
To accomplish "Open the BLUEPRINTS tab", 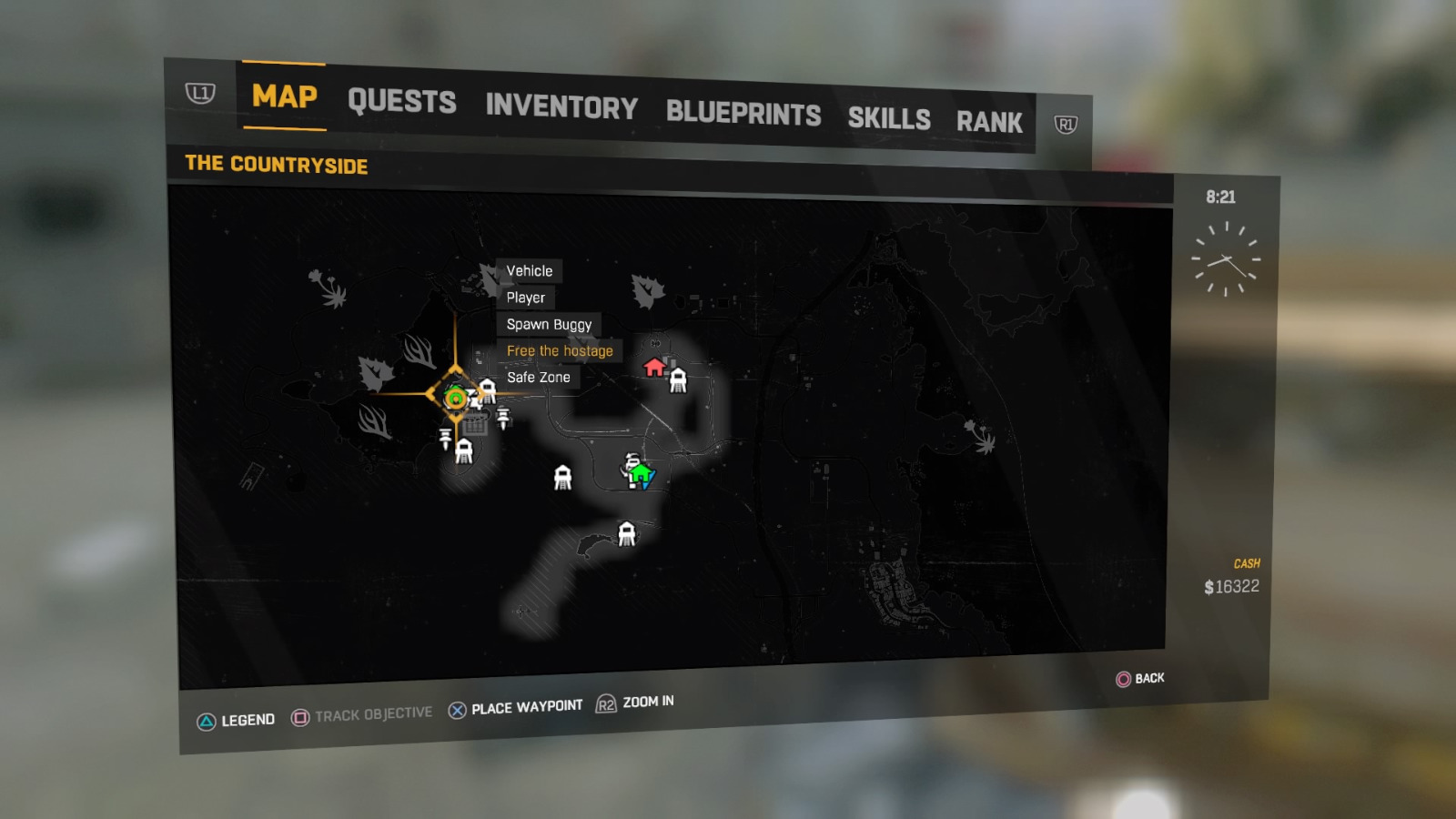I will click(744, 115).
